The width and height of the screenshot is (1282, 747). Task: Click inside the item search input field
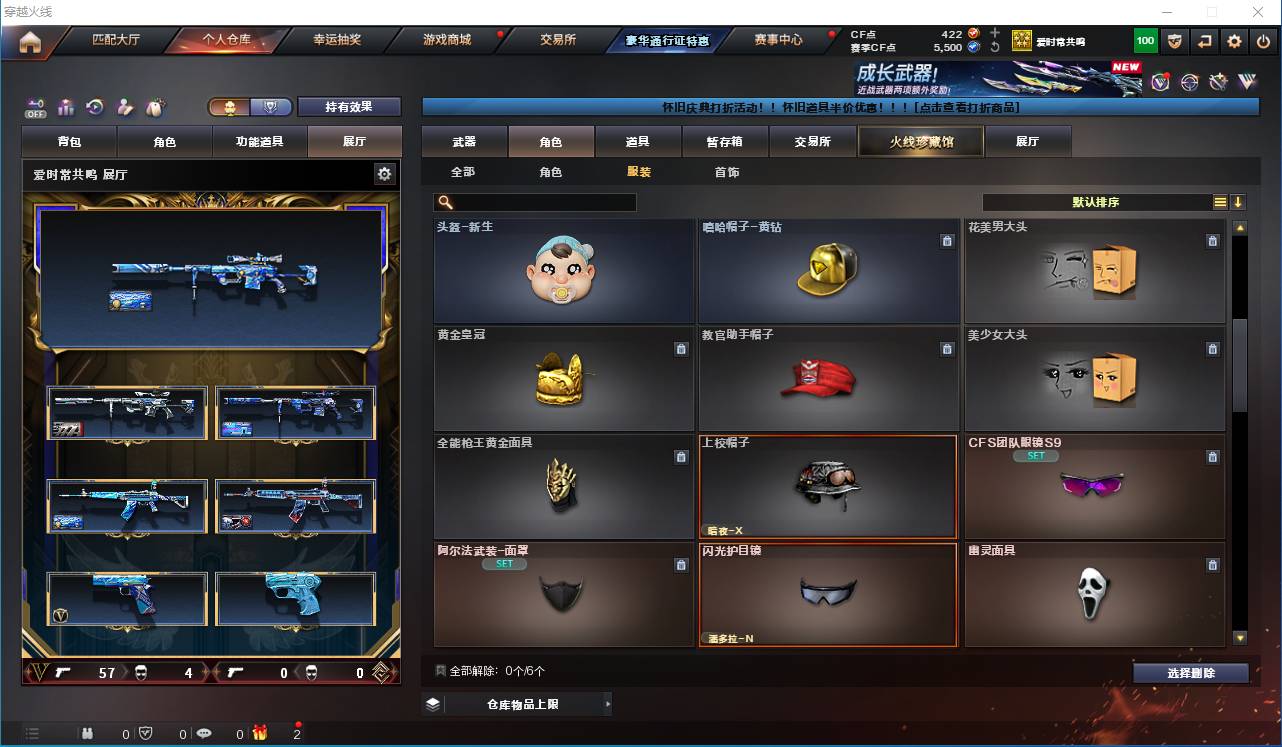point(540,202)
